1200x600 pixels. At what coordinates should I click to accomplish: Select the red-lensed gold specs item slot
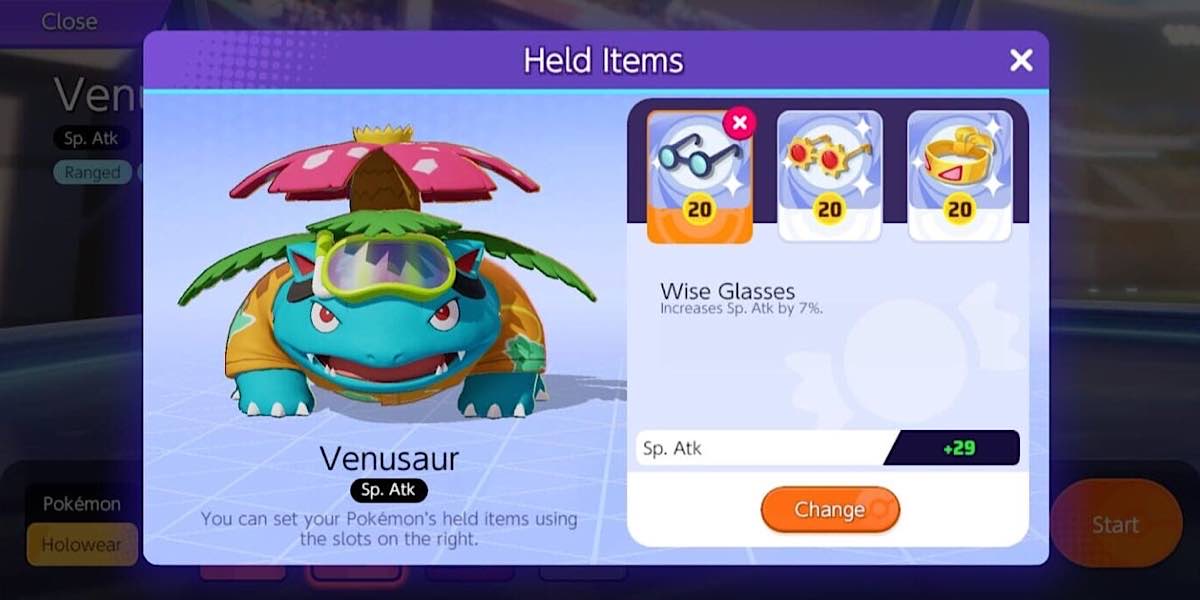829,176
